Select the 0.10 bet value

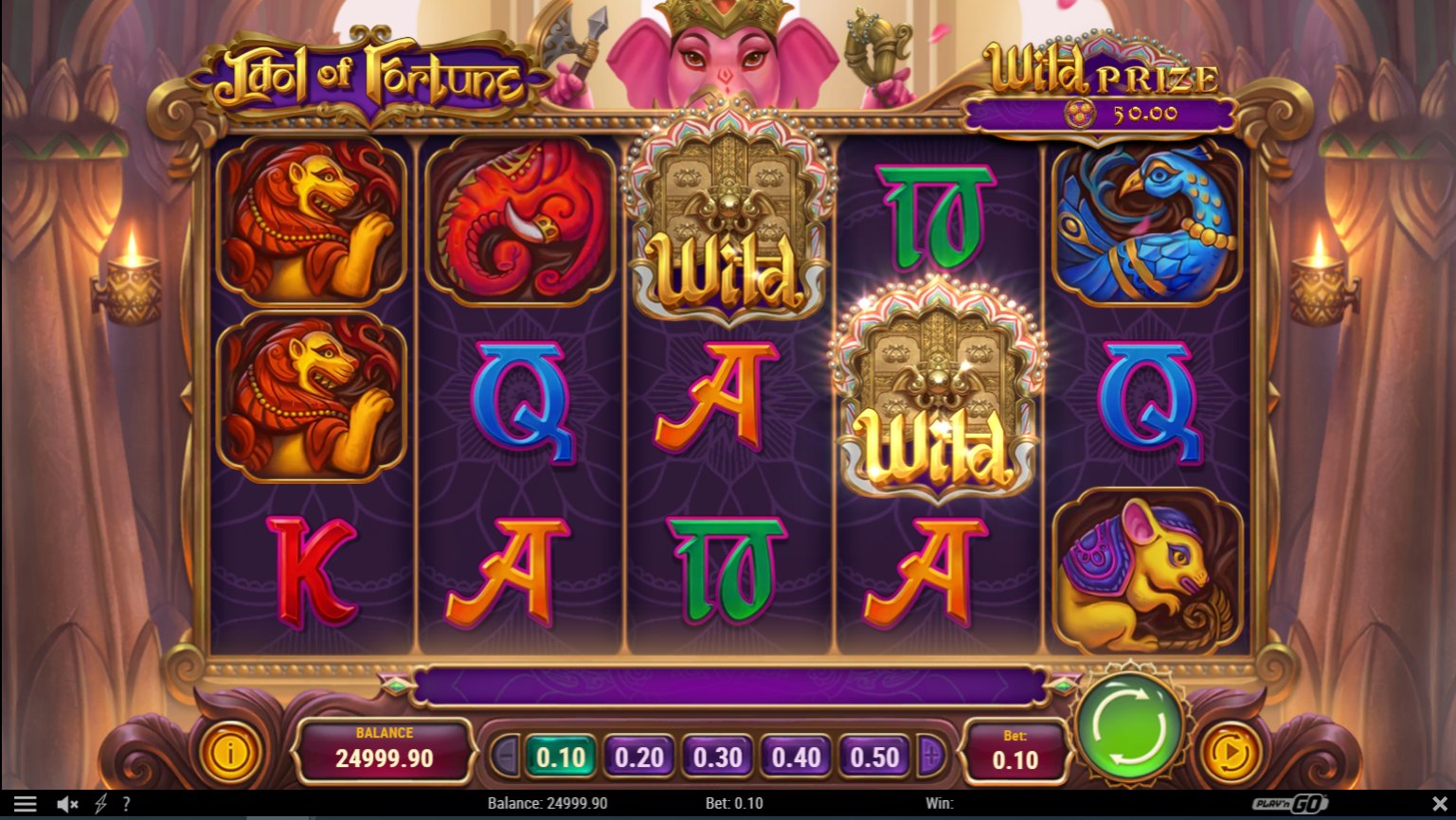tap(561, 758)
